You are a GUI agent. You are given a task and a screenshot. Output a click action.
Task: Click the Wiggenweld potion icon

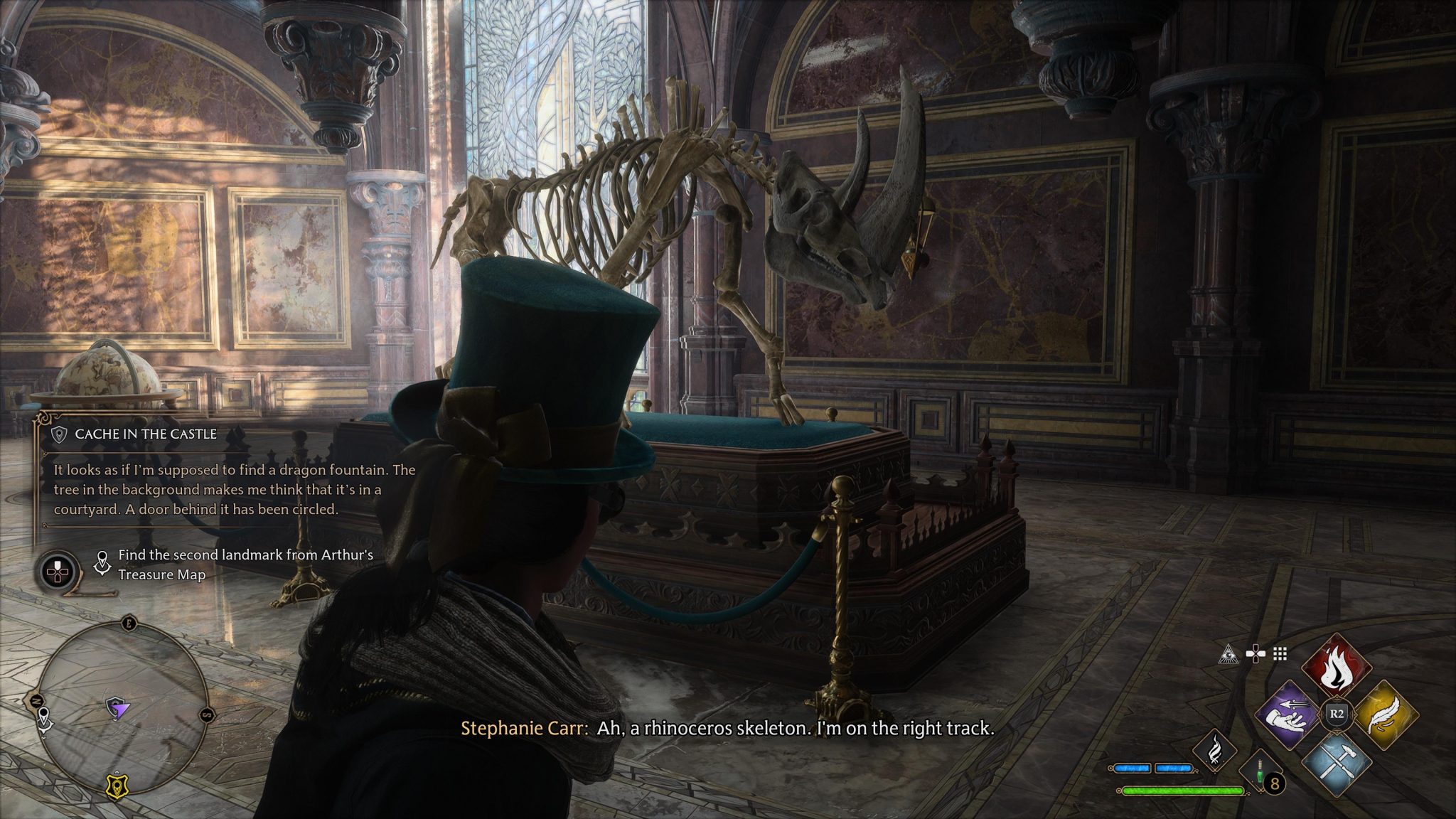(x=1260, y=771)
